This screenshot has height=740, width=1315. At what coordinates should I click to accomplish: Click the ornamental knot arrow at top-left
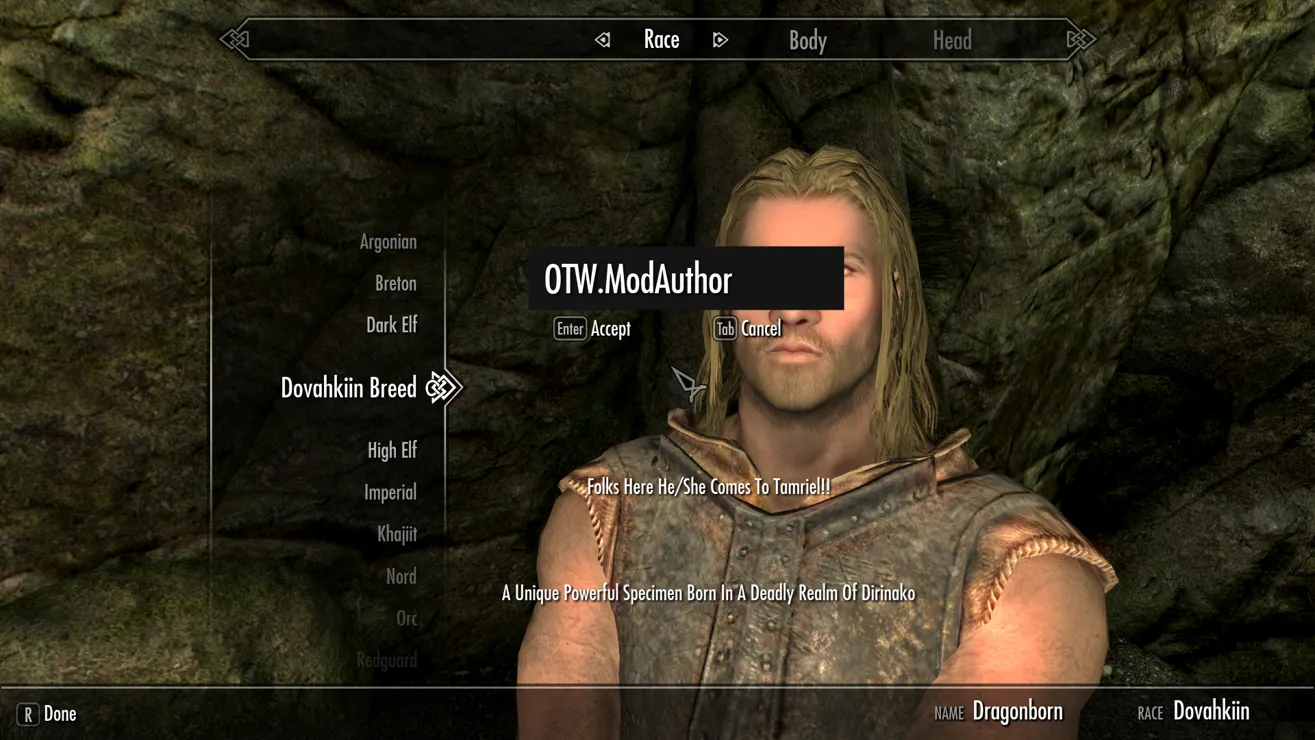(x=236, y=39)
